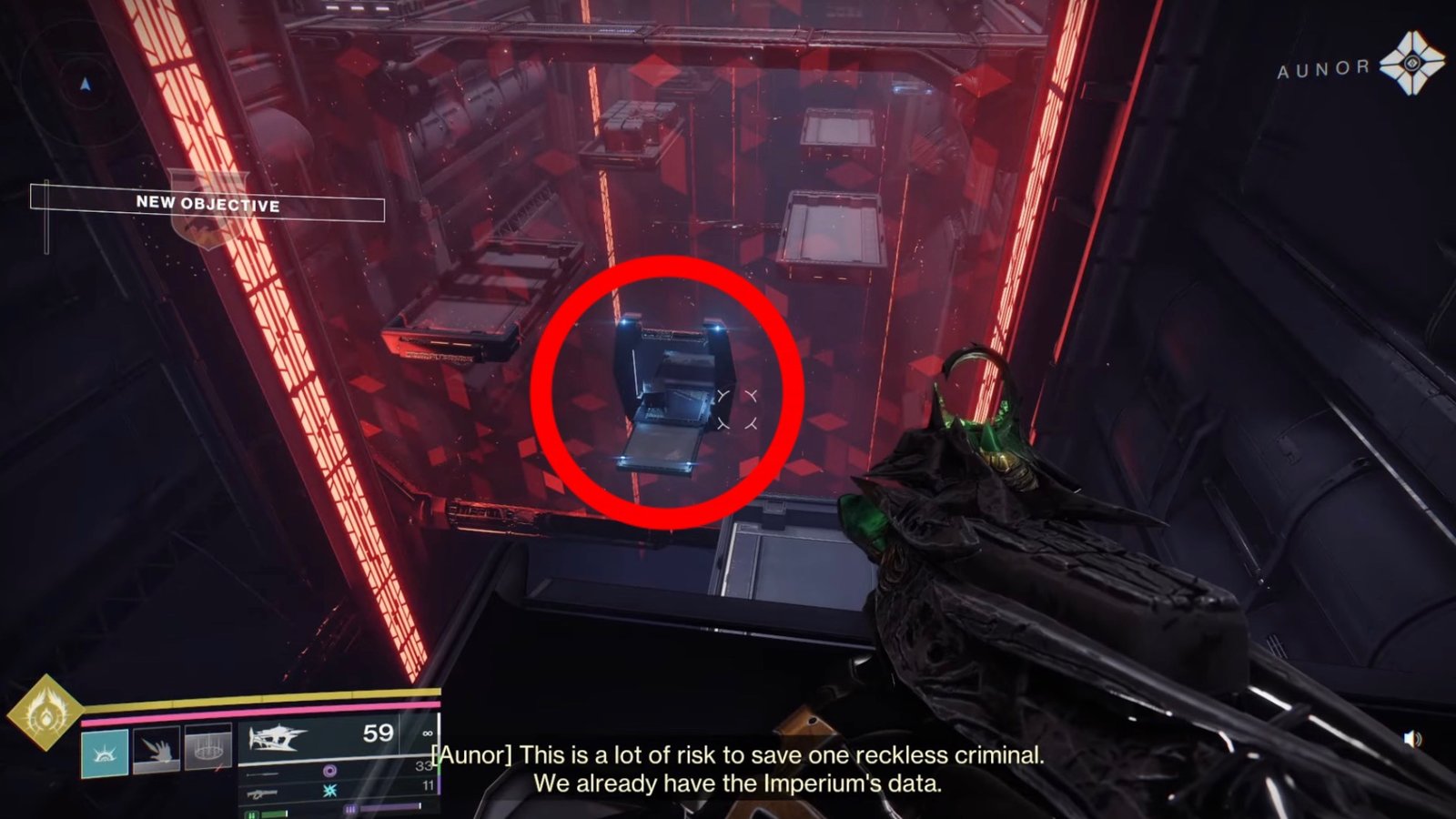Click the NEW OBJECTIVE banner
This screenshot has height=819, width=1456.
(x=206, y=206)
